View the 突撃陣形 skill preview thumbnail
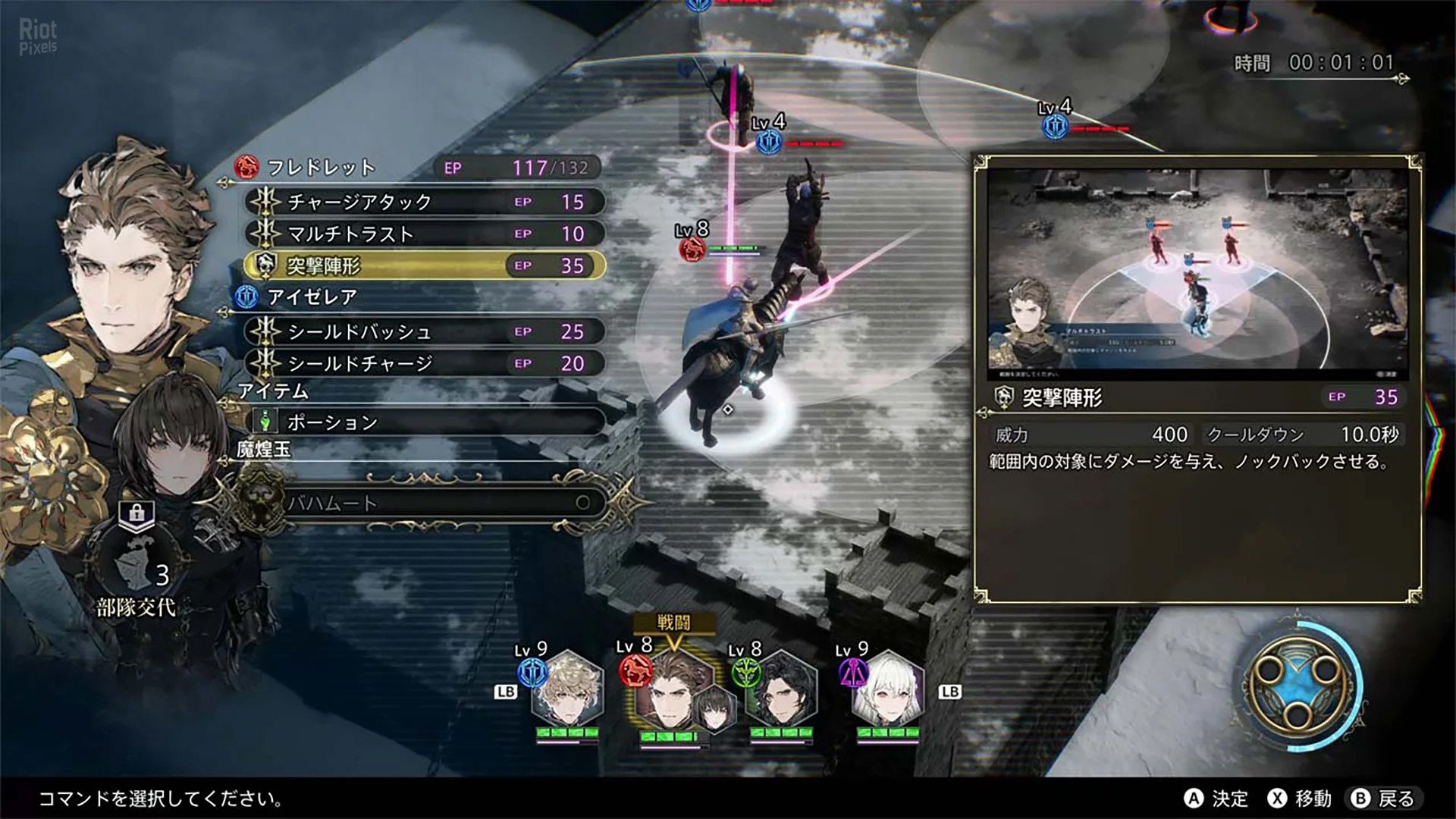This screenshot has height=819, width=1456. (x=1197, y=271)
